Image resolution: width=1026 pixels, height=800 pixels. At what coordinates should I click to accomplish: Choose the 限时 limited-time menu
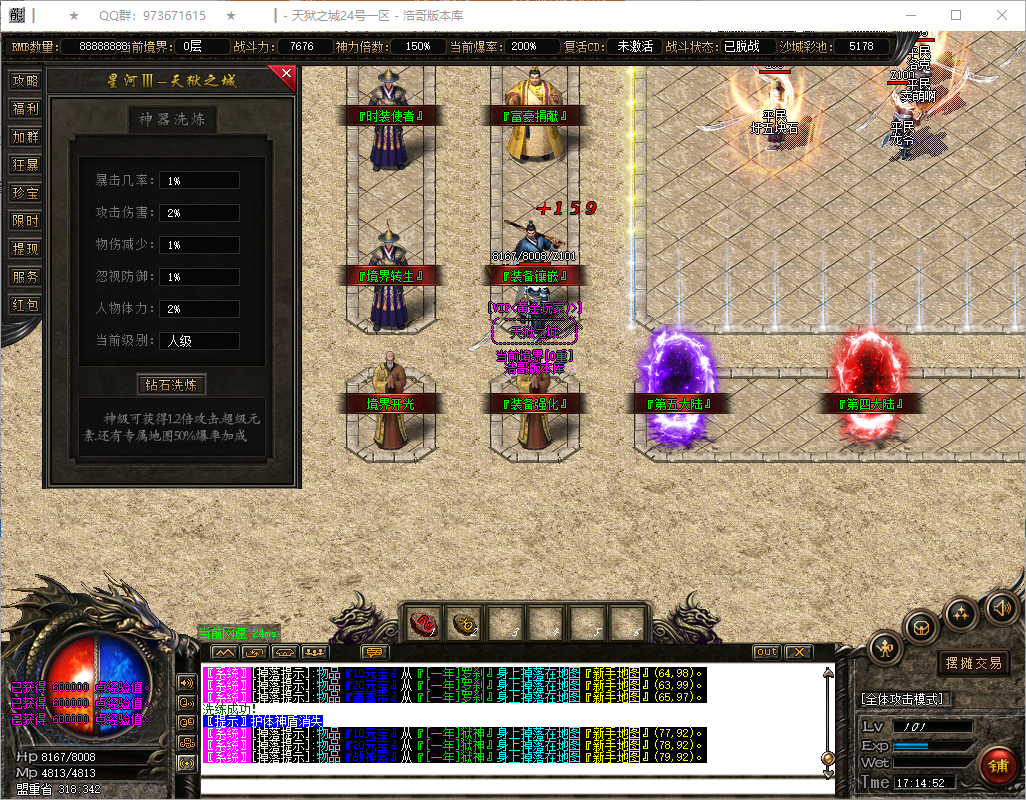25,221
